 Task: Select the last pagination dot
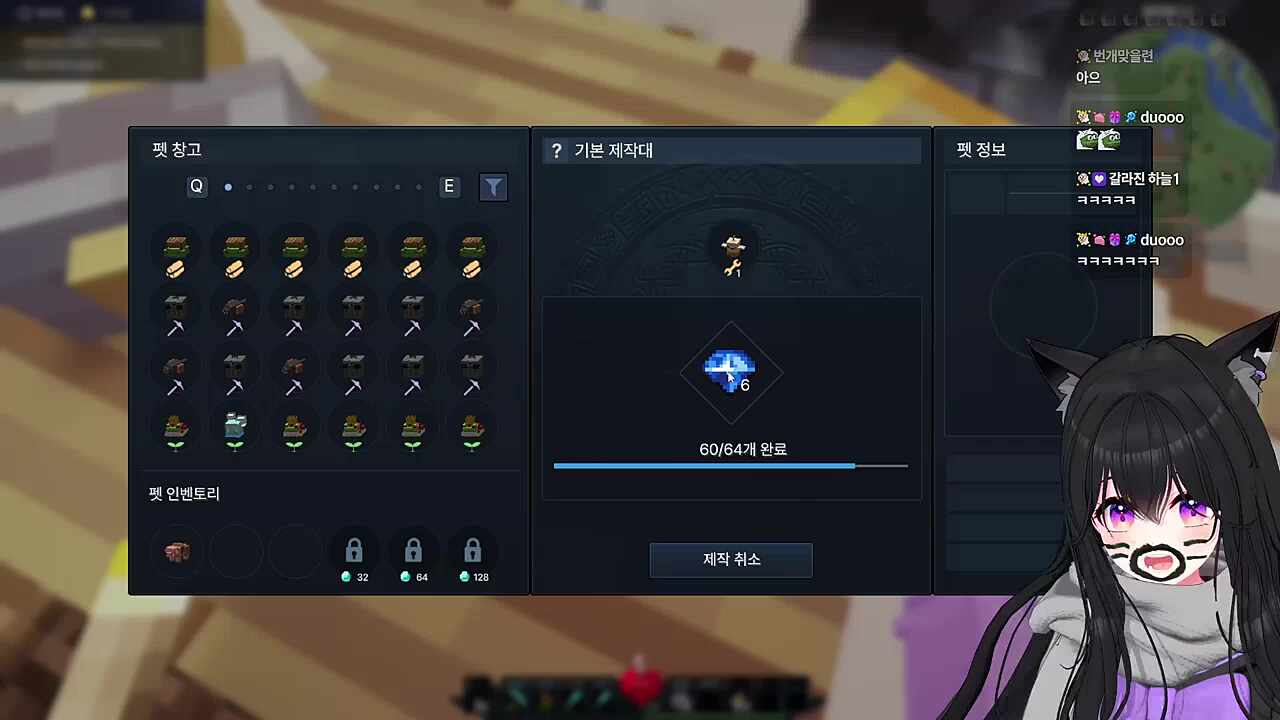(418, 187)
